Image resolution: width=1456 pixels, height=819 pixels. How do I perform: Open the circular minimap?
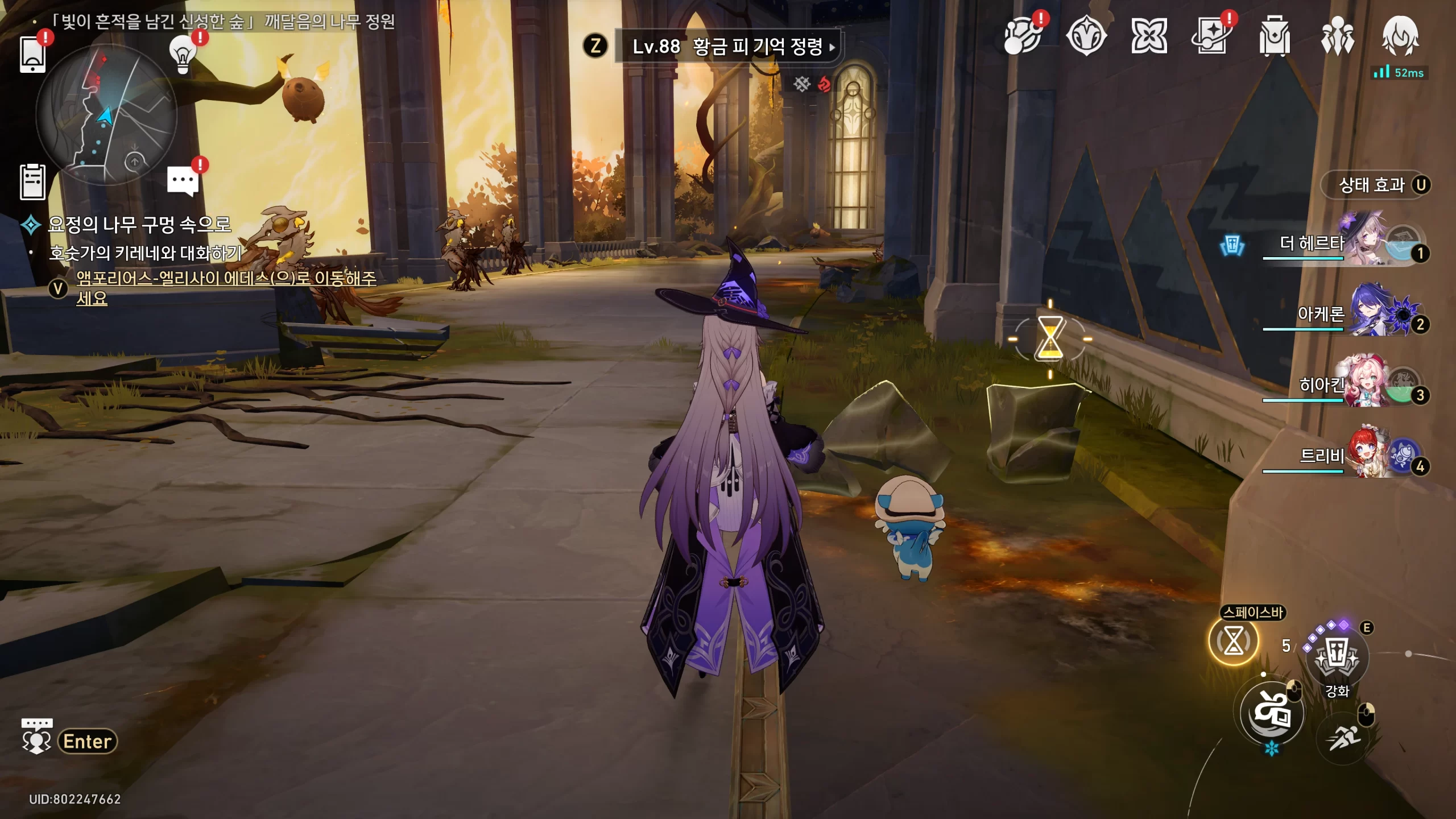pyautogui.click(x=106, y=114)
